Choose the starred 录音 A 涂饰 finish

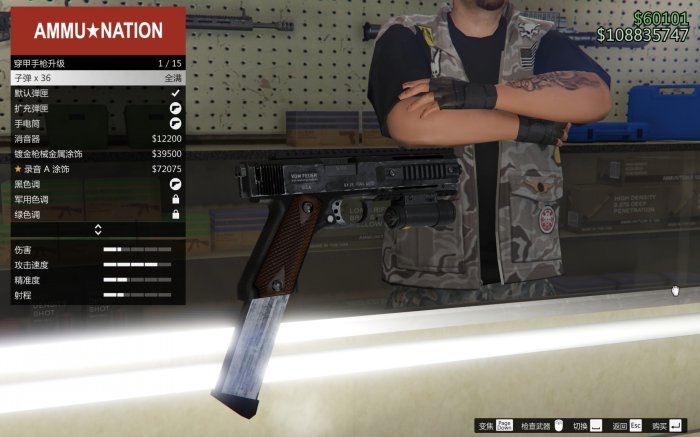[97, 169]
